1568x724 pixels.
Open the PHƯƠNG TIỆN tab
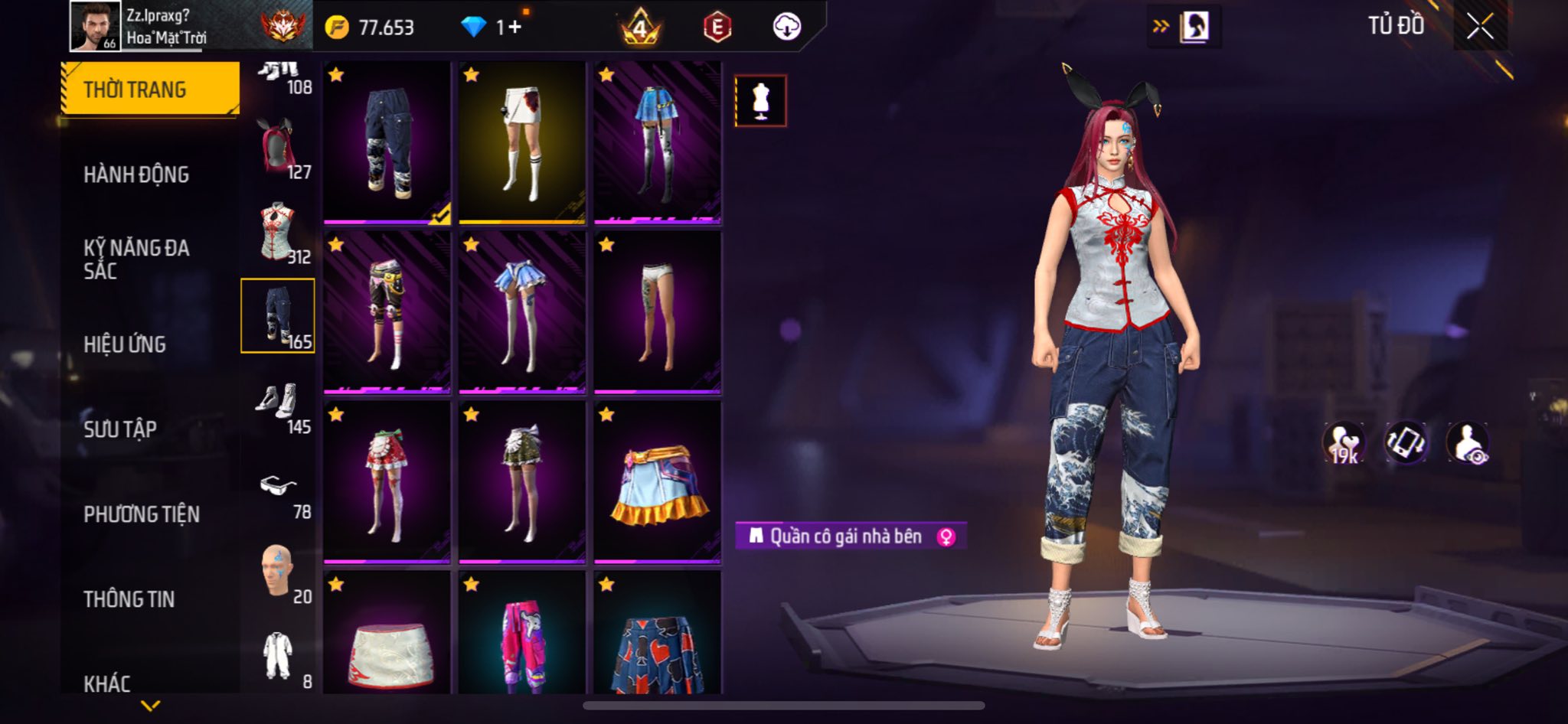click(x=142, y=514)
